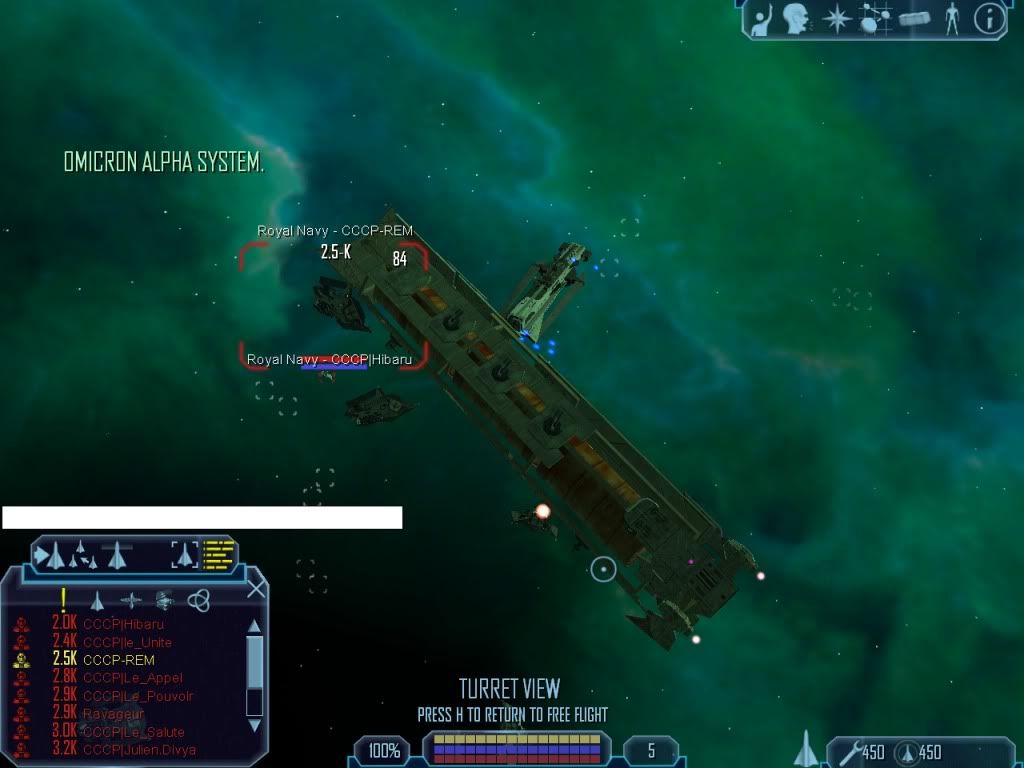Open the player status figure icon
The image size is (1024, 768).
point(952,18)
